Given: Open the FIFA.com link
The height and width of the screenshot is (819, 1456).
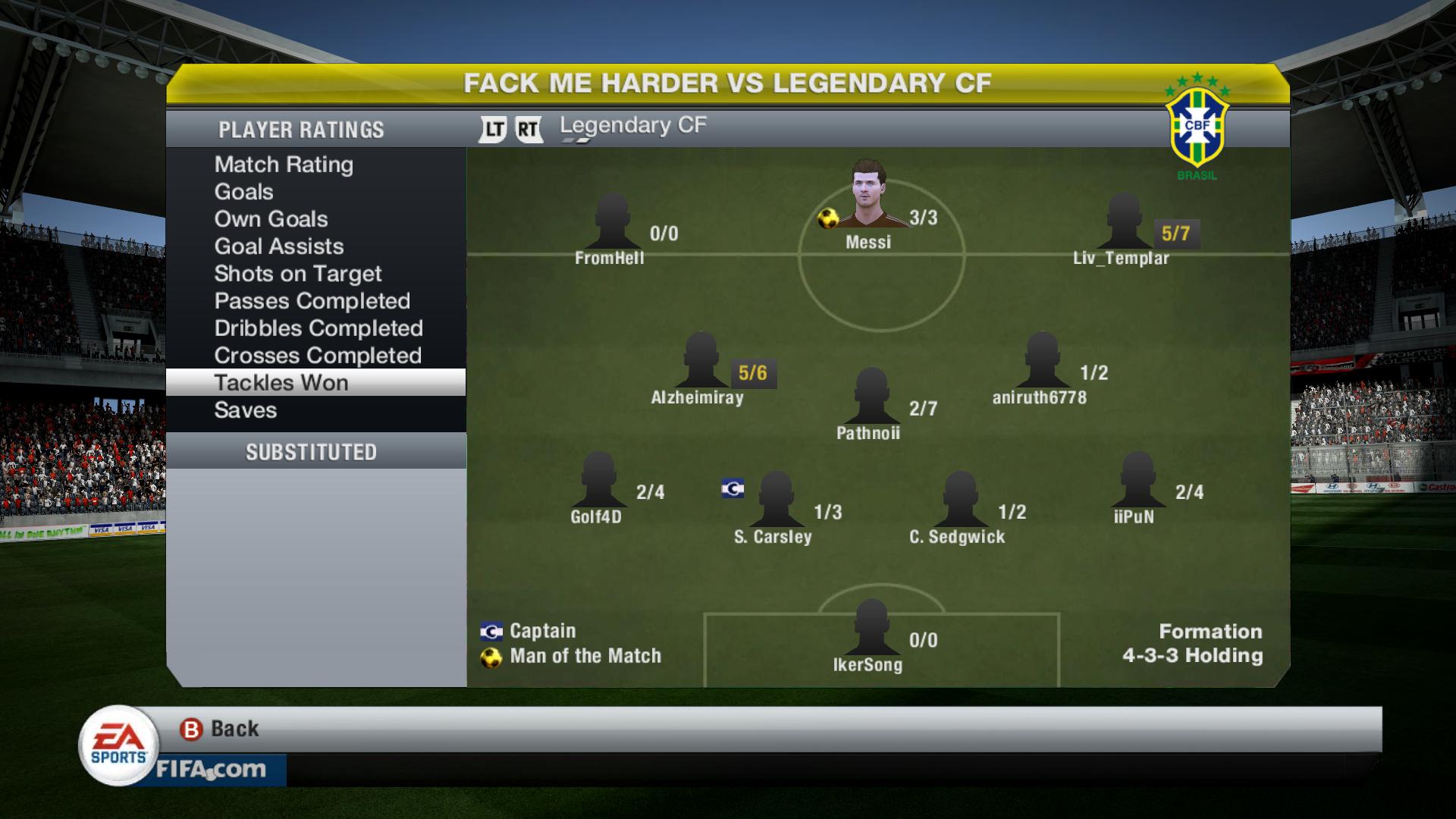Looking at the screenshot, I should 211,770.
